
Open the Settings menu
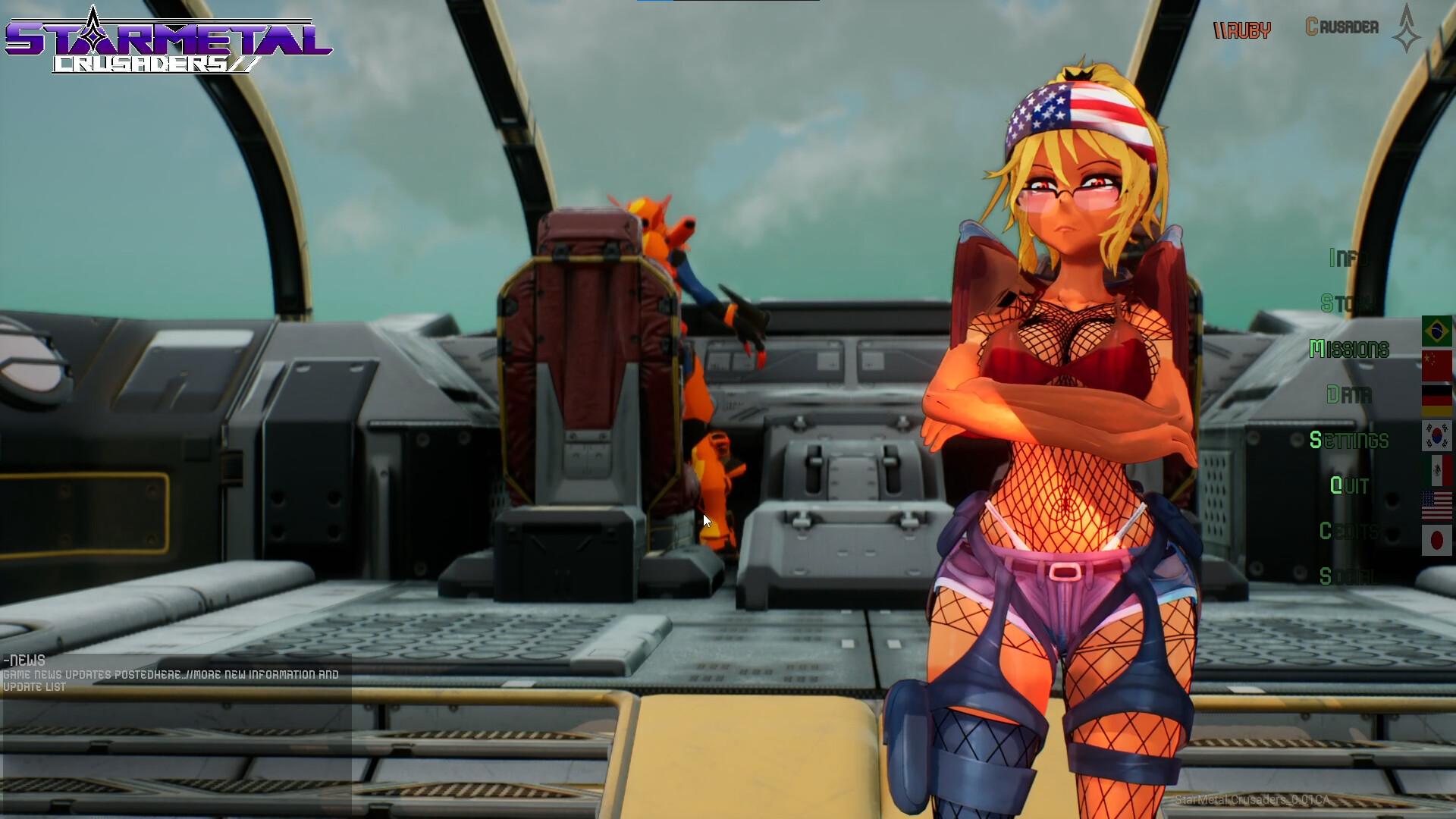coord(1349,441)
